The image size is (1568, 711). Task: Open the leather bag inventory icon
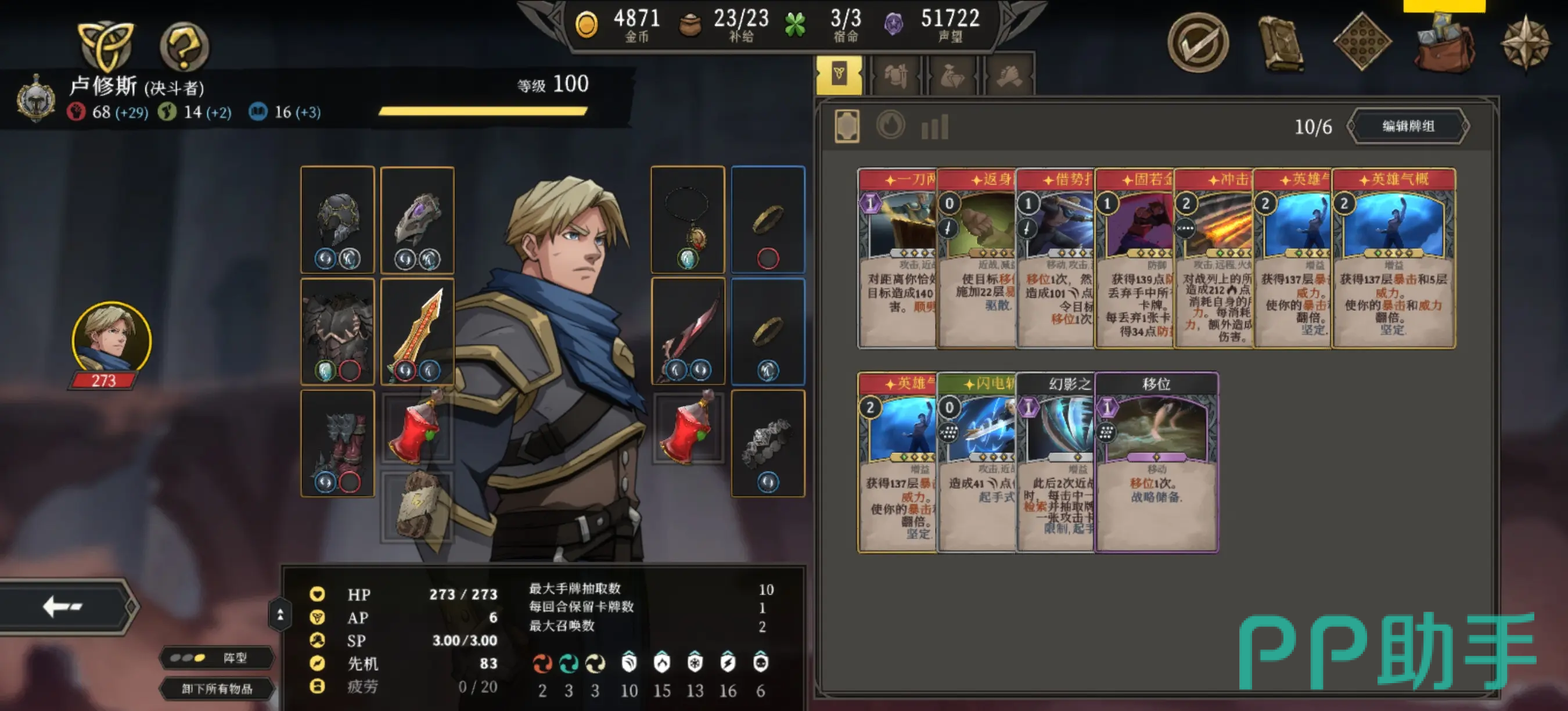click(1443, 46)
